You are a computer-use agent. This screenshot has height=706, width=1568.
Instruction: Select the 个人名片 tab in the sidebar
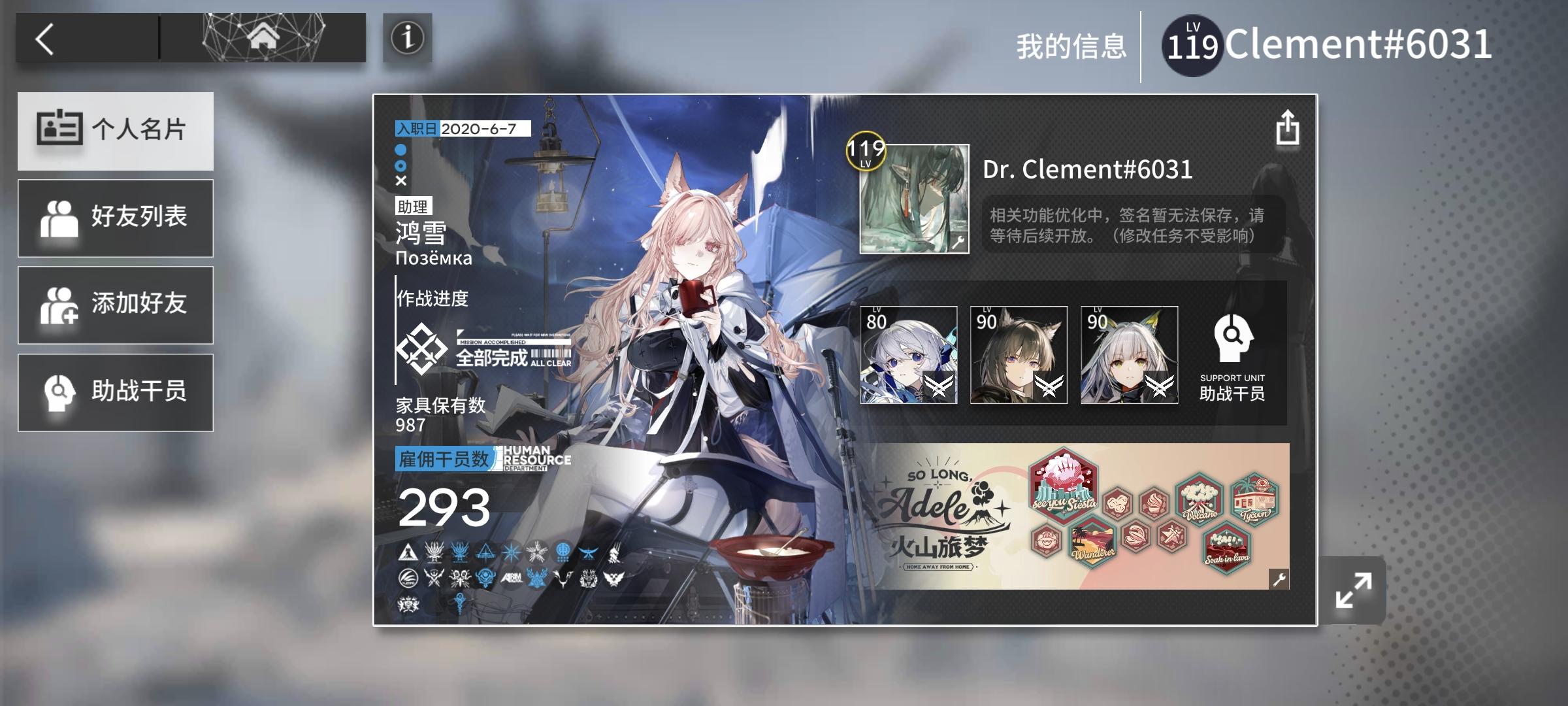116,131
